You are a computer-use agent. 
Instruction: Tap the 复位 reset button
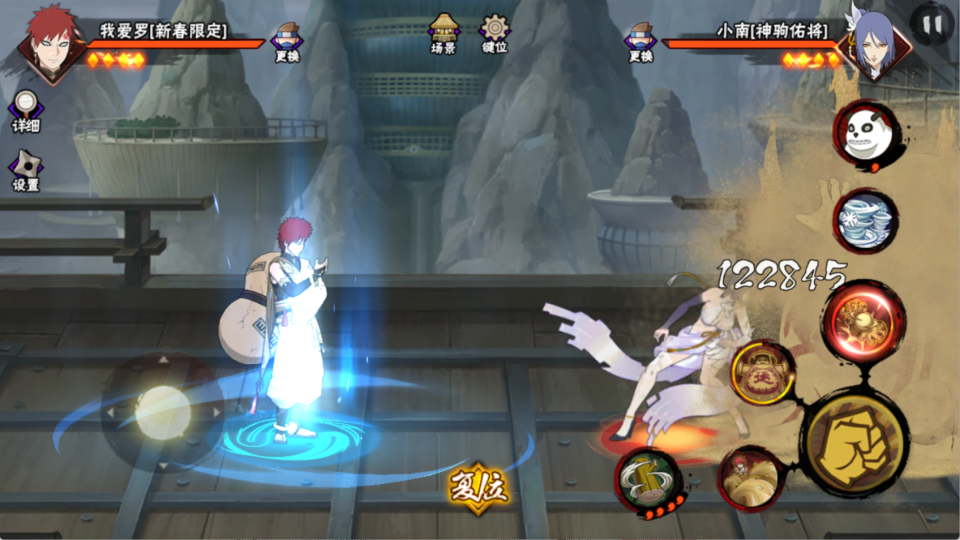coord(480,488)
